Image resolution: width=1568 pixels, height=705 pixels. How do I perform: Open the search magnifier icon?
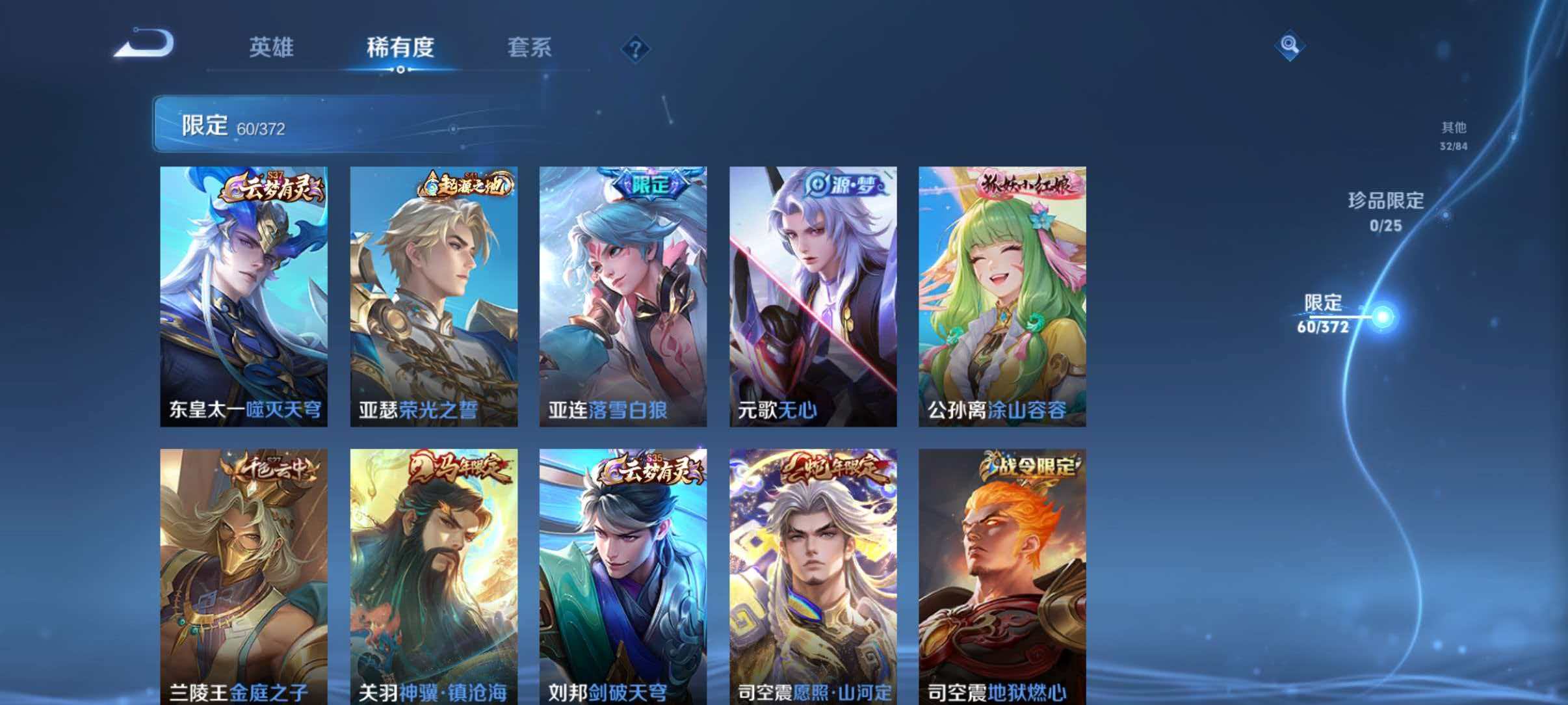point(1289,46)
